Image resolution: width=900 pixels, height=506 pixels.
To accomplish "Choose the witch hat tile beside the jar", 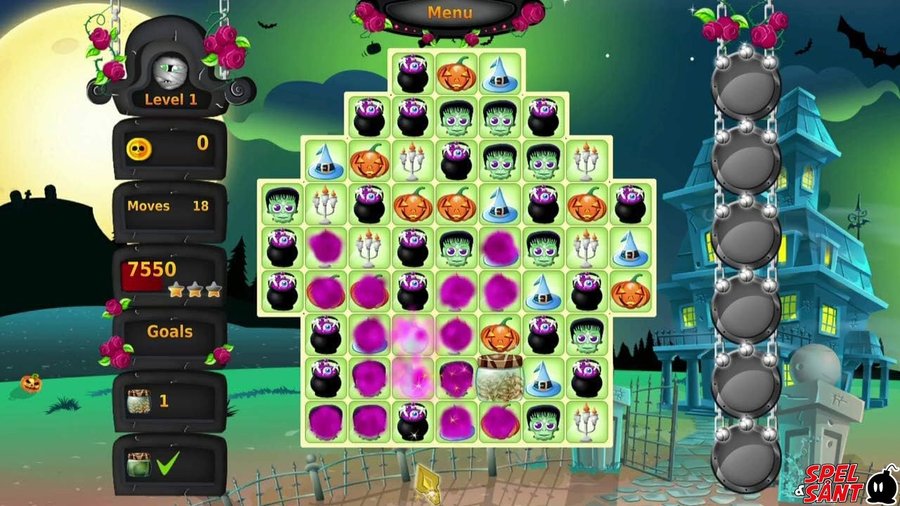I will click(542, 378).
